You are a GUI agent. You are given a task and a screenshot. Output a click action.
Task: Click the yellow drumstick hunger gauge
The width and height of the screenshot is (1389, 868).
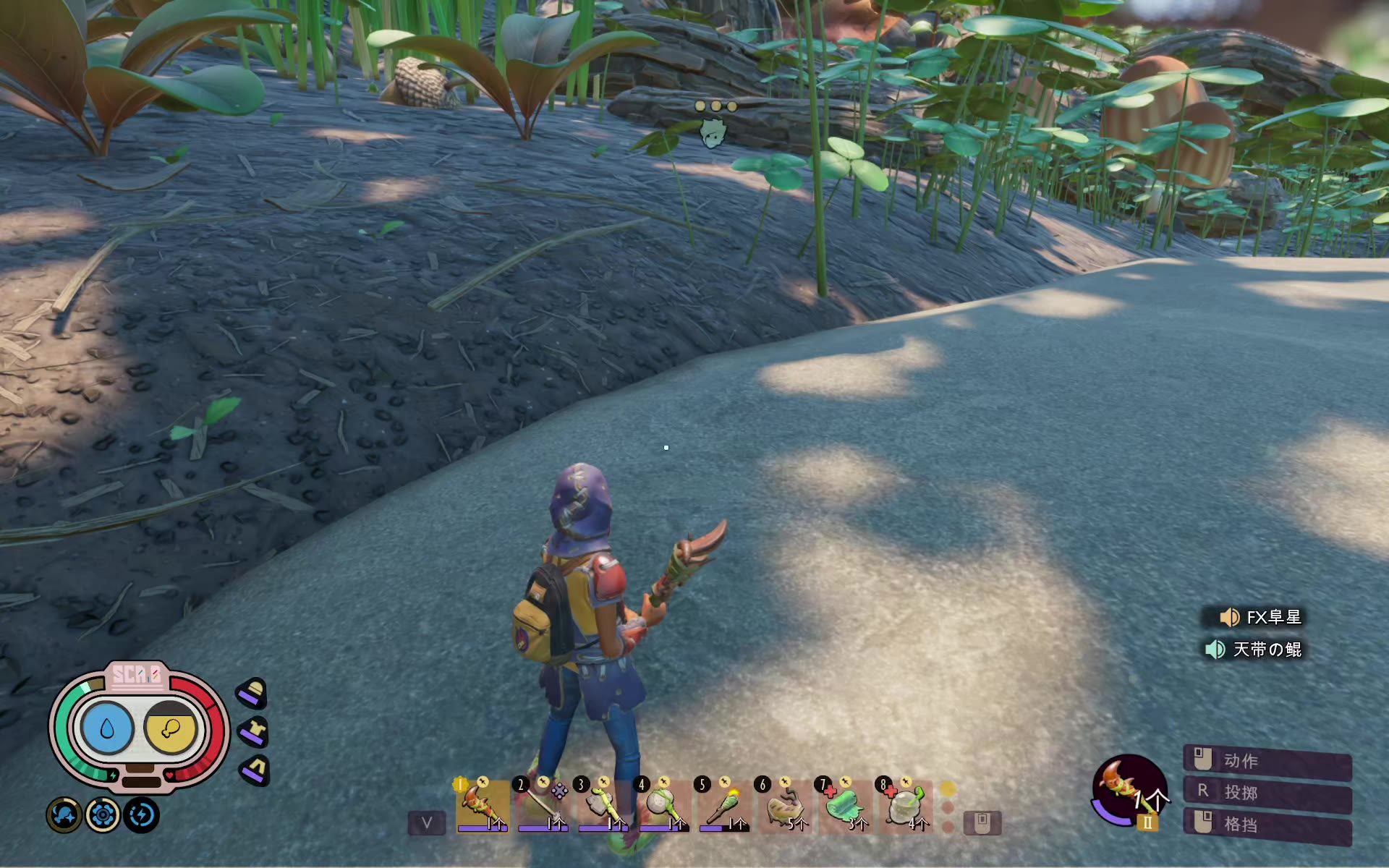tap(171, 728)
